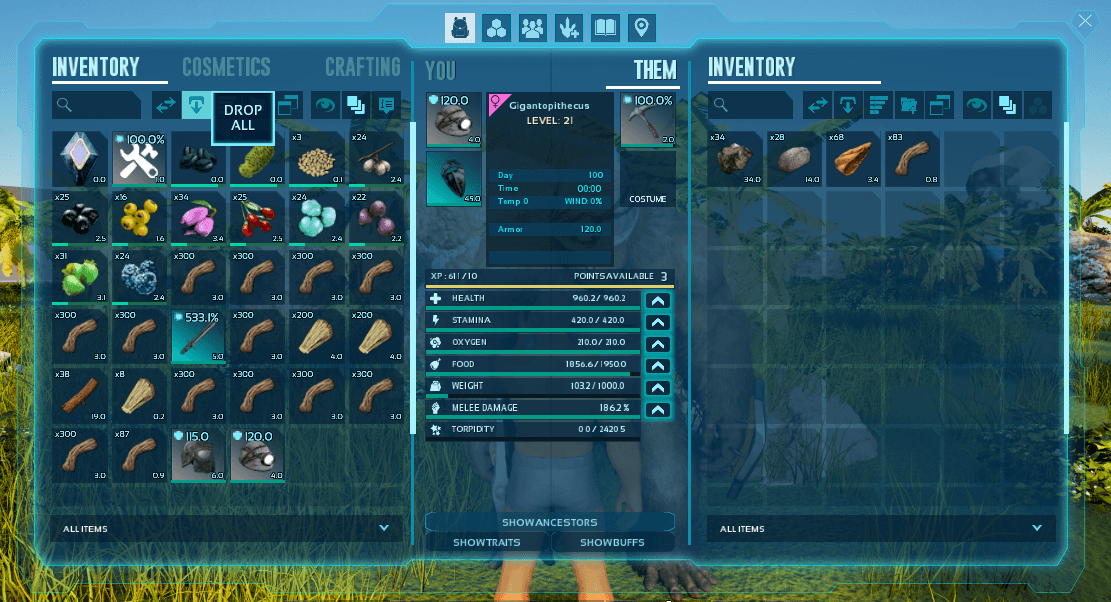Open the Crafting tab
1111x602 pixels.
pyautogui.click(x=362, y=67)
